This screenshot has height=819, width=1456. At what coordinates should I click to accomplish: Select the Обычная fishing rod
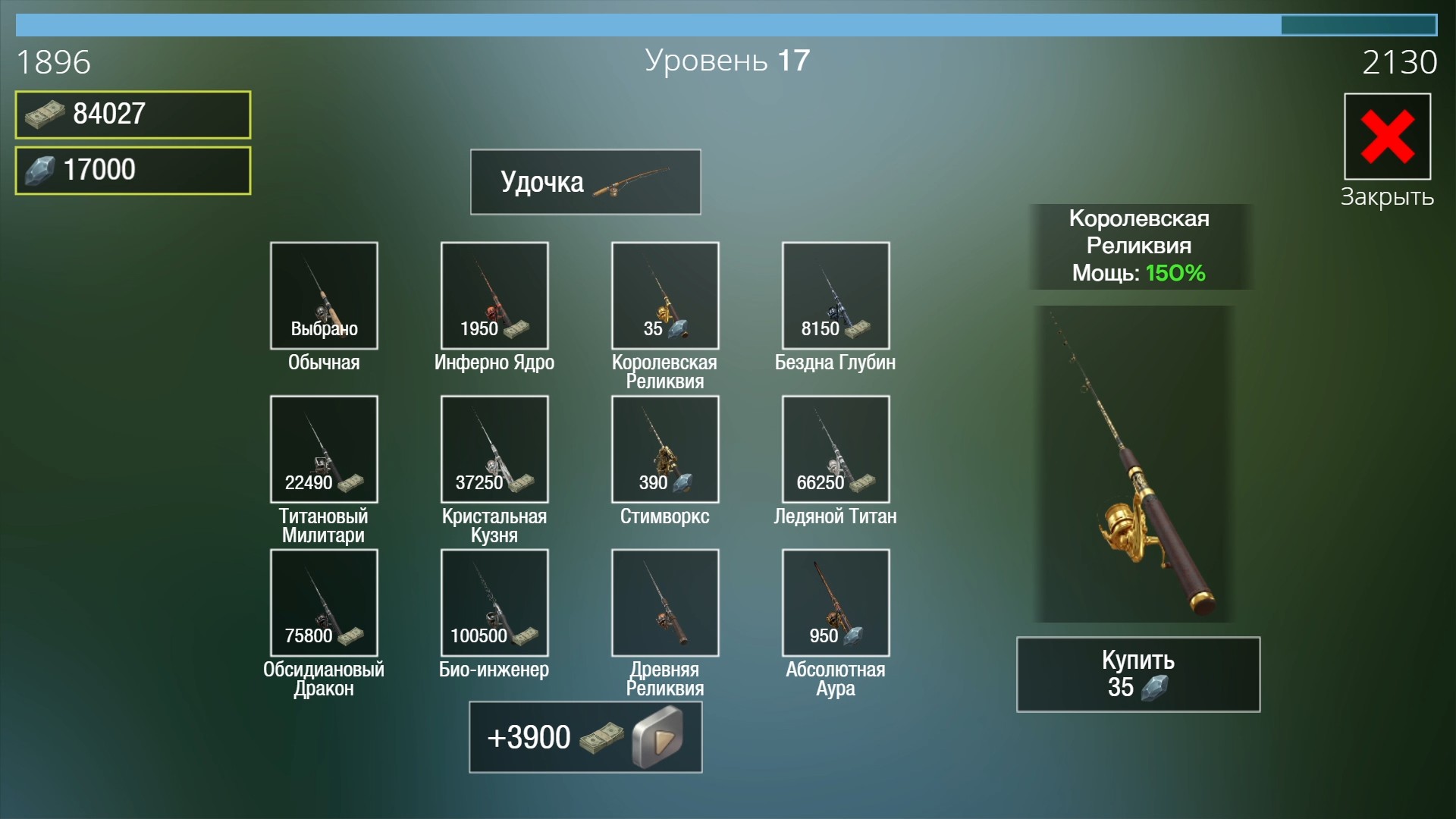point(324,296)
